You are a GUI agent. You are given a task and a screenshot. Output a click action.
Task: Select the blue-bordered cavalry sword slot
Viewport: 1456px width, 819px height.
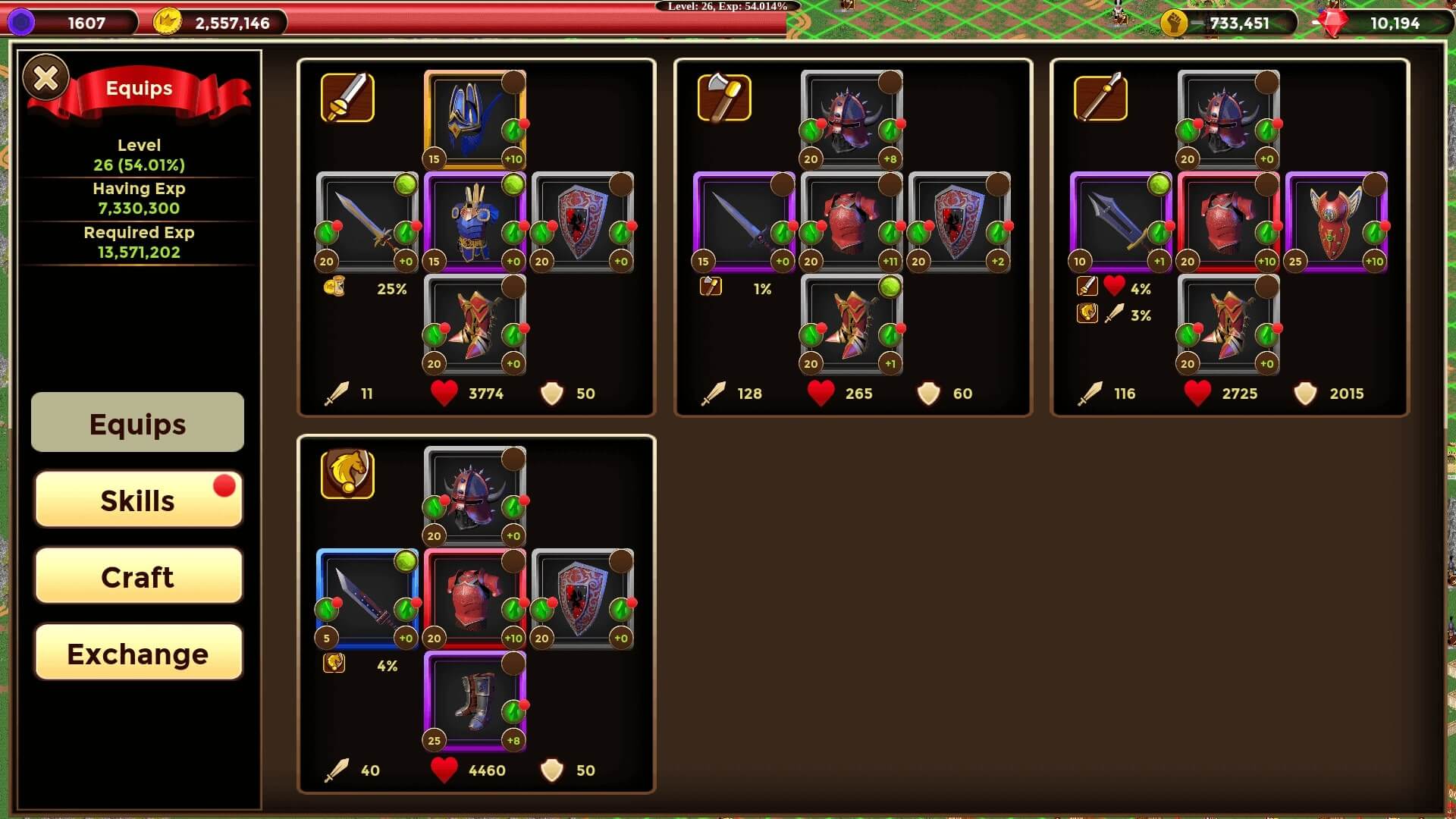pyautogui.click(x=367, y=599)
